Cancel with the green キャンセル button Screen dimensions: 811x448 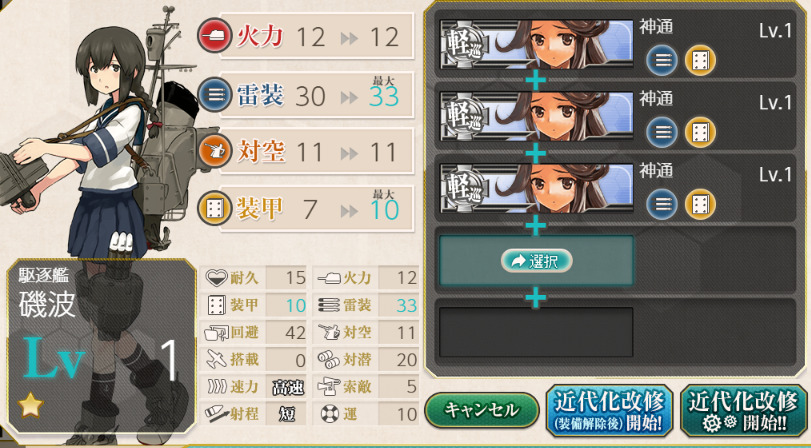click(x=482, y=411)
